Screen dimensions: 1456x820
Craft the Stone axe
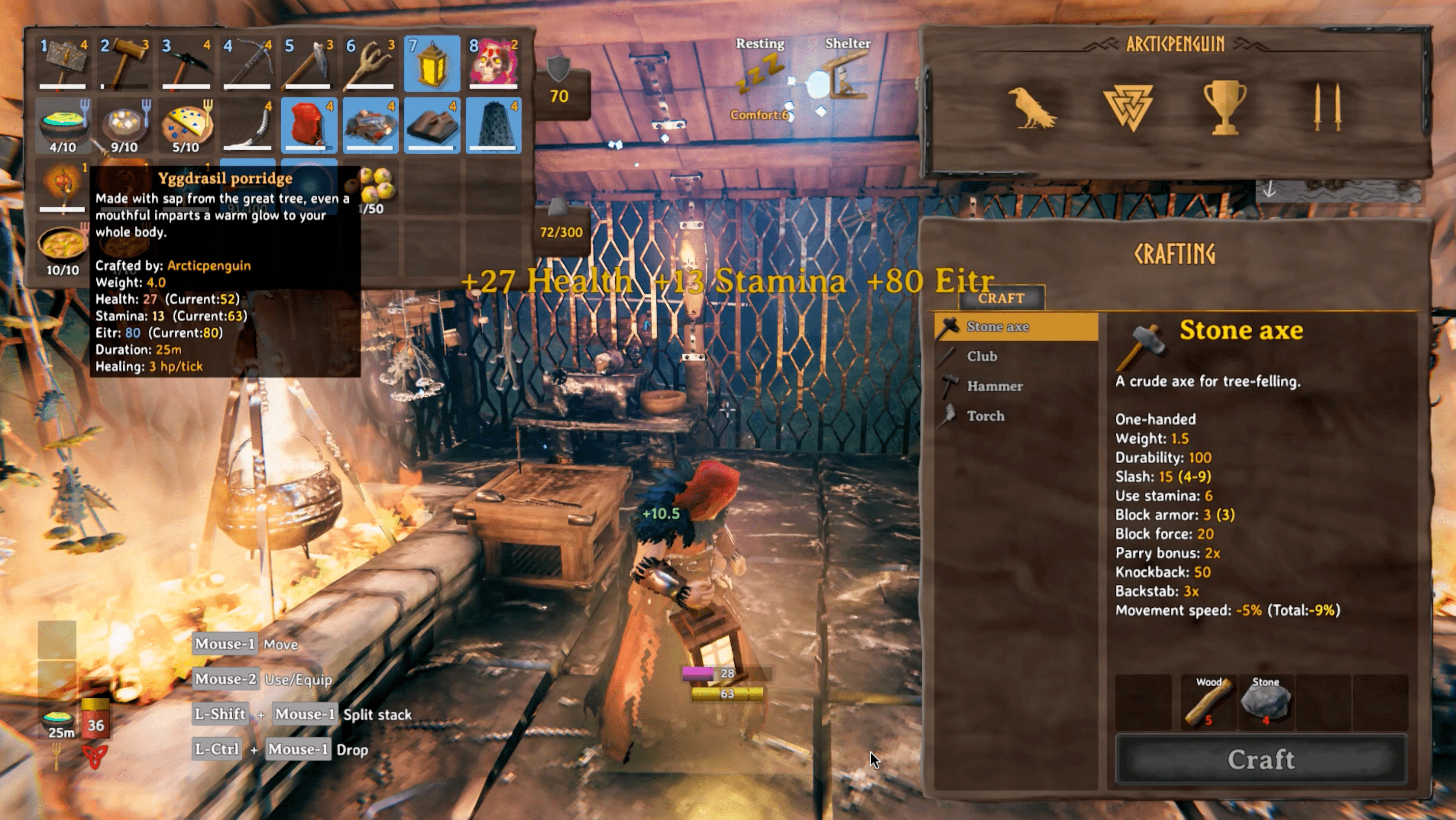(1260, 759)
